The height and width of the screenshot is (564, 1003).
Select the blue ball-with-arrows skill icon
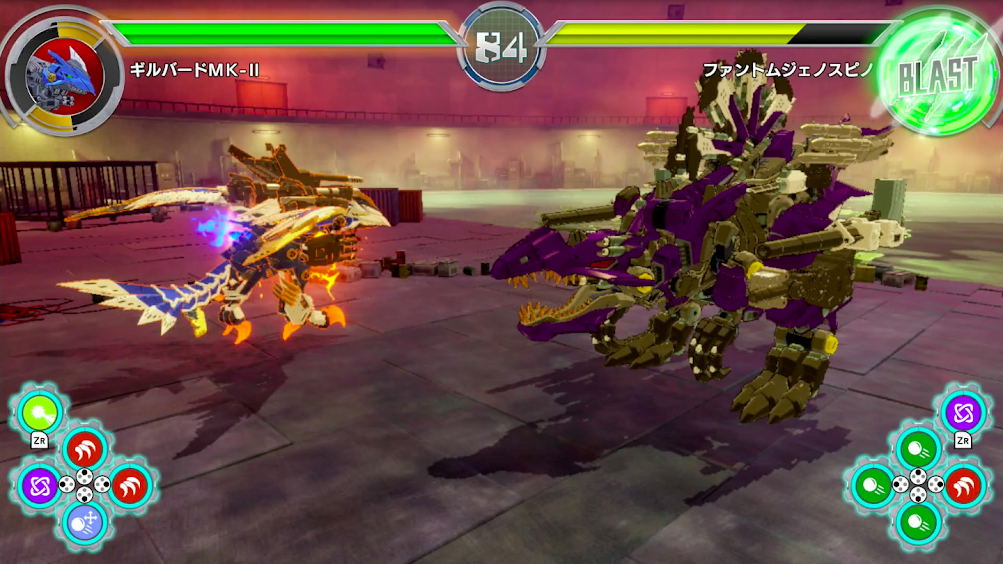[x=84, y=521]
